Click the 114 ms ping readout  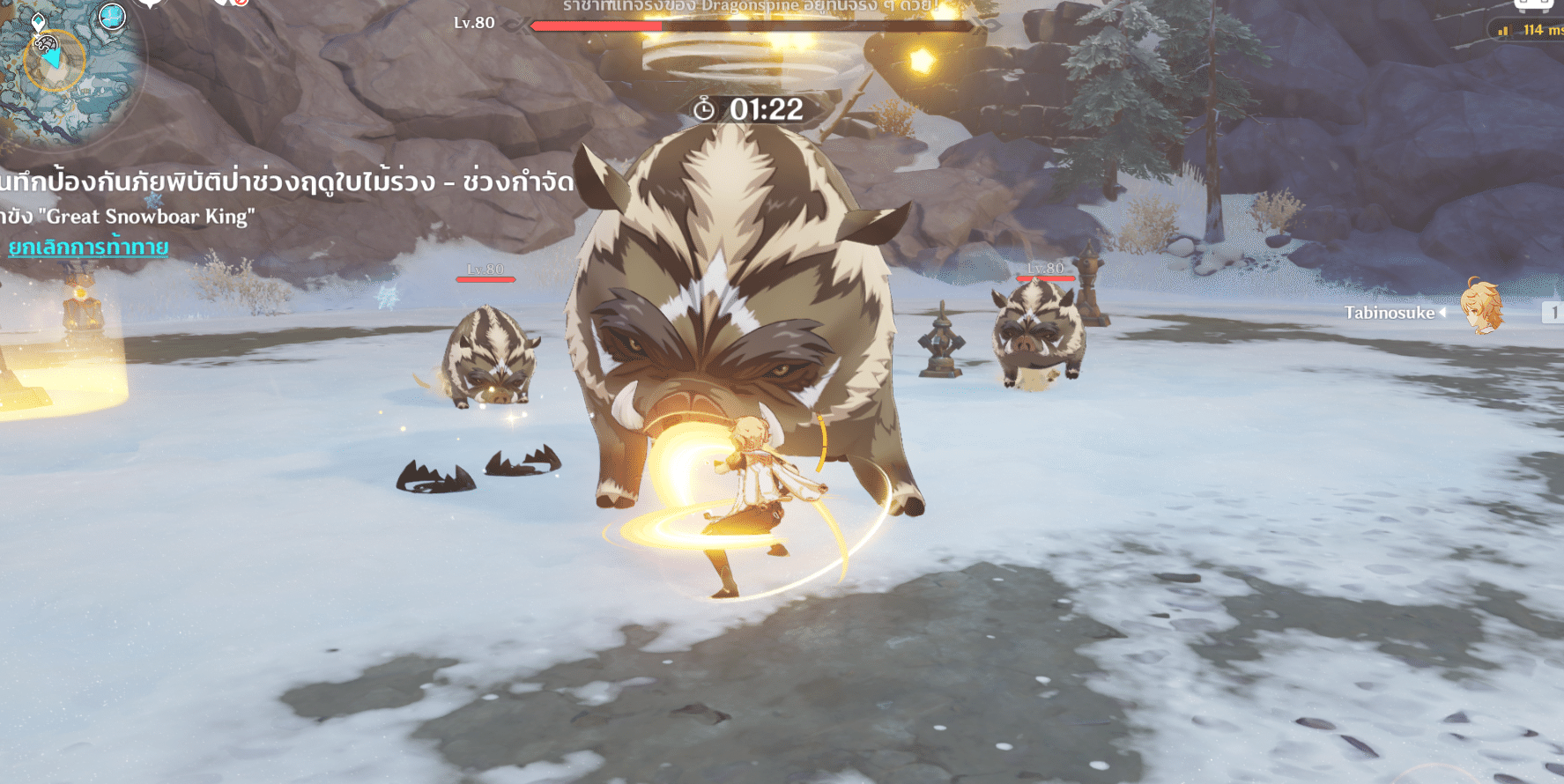(x=1538, y=30)
